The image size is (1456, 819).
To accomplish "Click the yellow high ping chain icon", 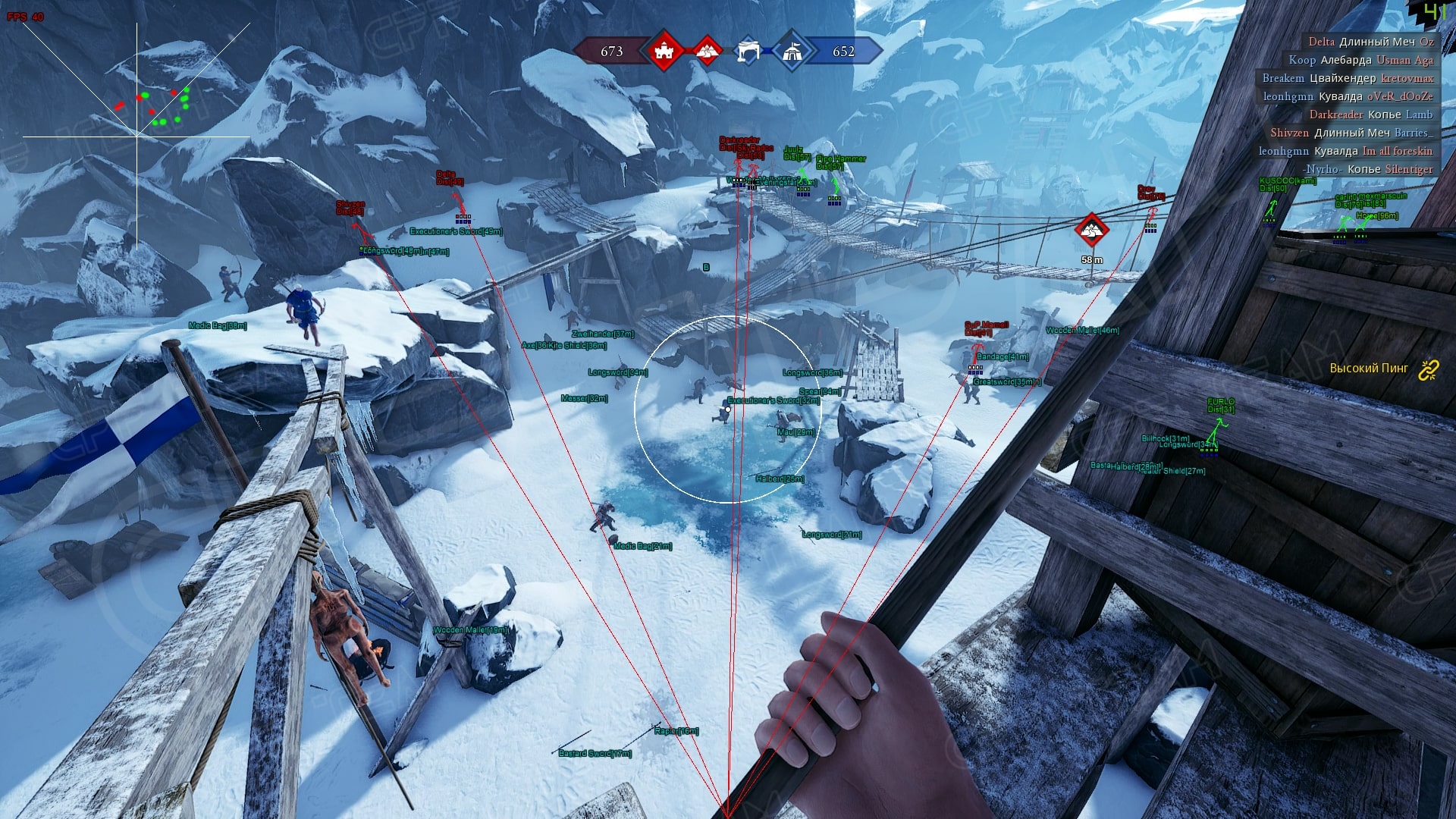I will (x=1429, y=369).
